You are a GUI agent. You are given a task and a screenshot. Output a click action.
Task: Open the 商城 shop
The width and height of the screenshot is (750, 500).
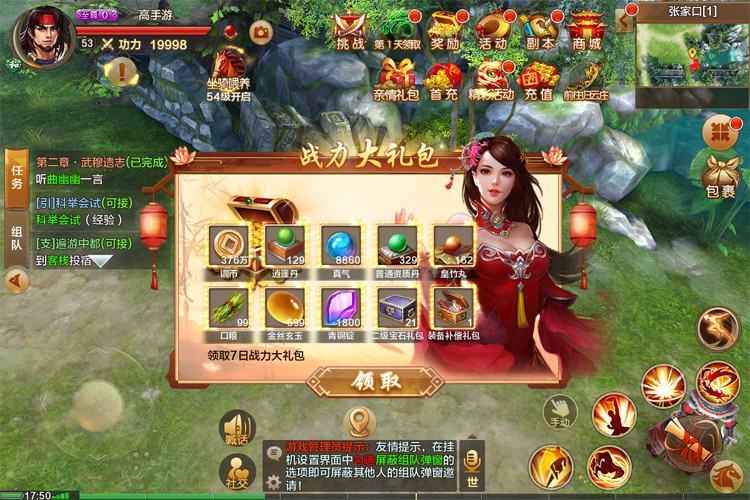pyautogui.click(x=588, y=30)
